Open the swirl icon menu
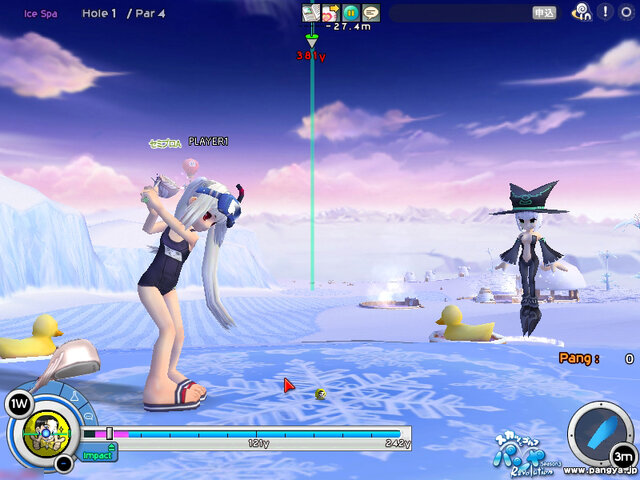 coord(582,12)
